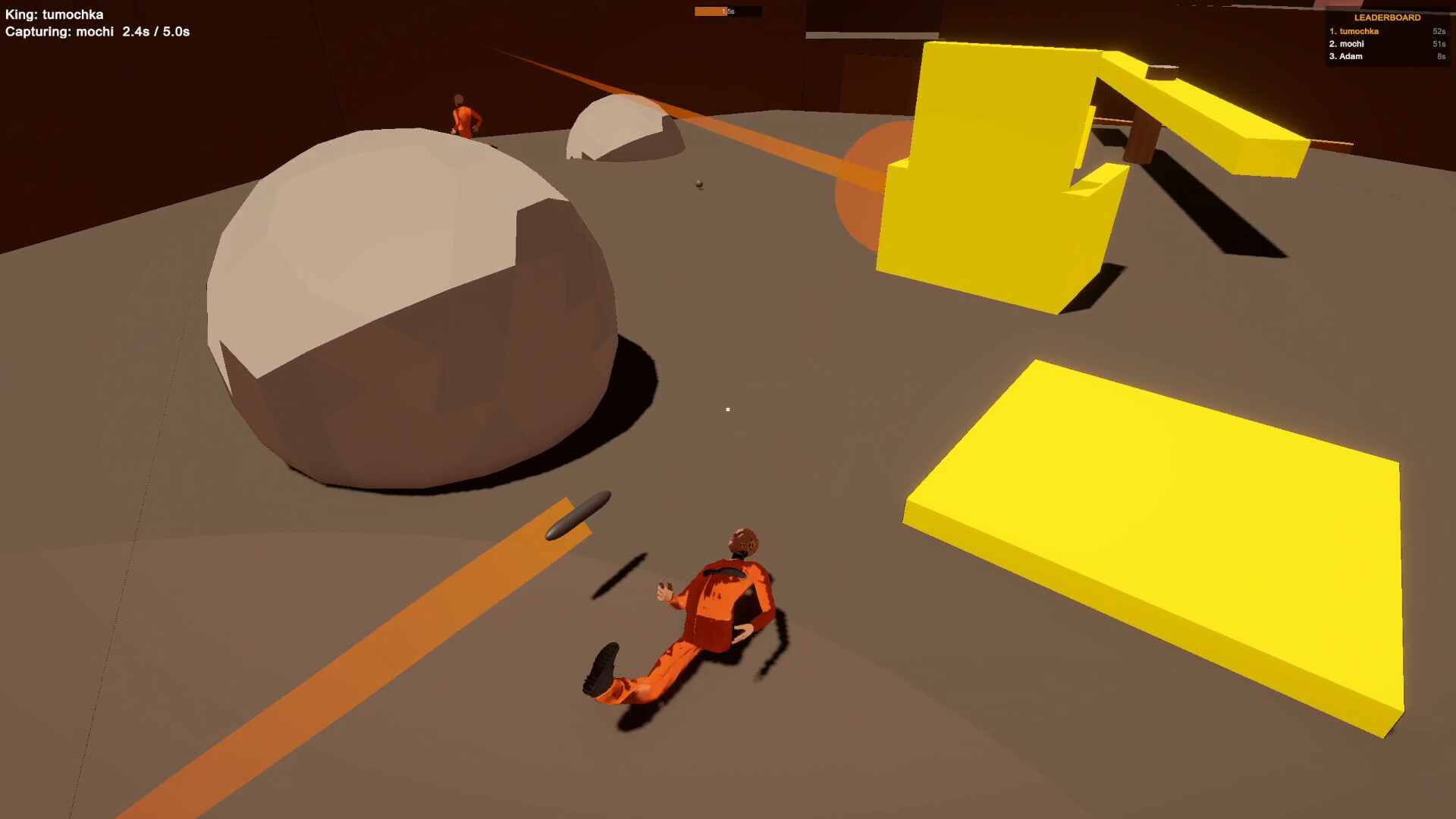Select Adam on the leaderboard

coord(1348,56)
